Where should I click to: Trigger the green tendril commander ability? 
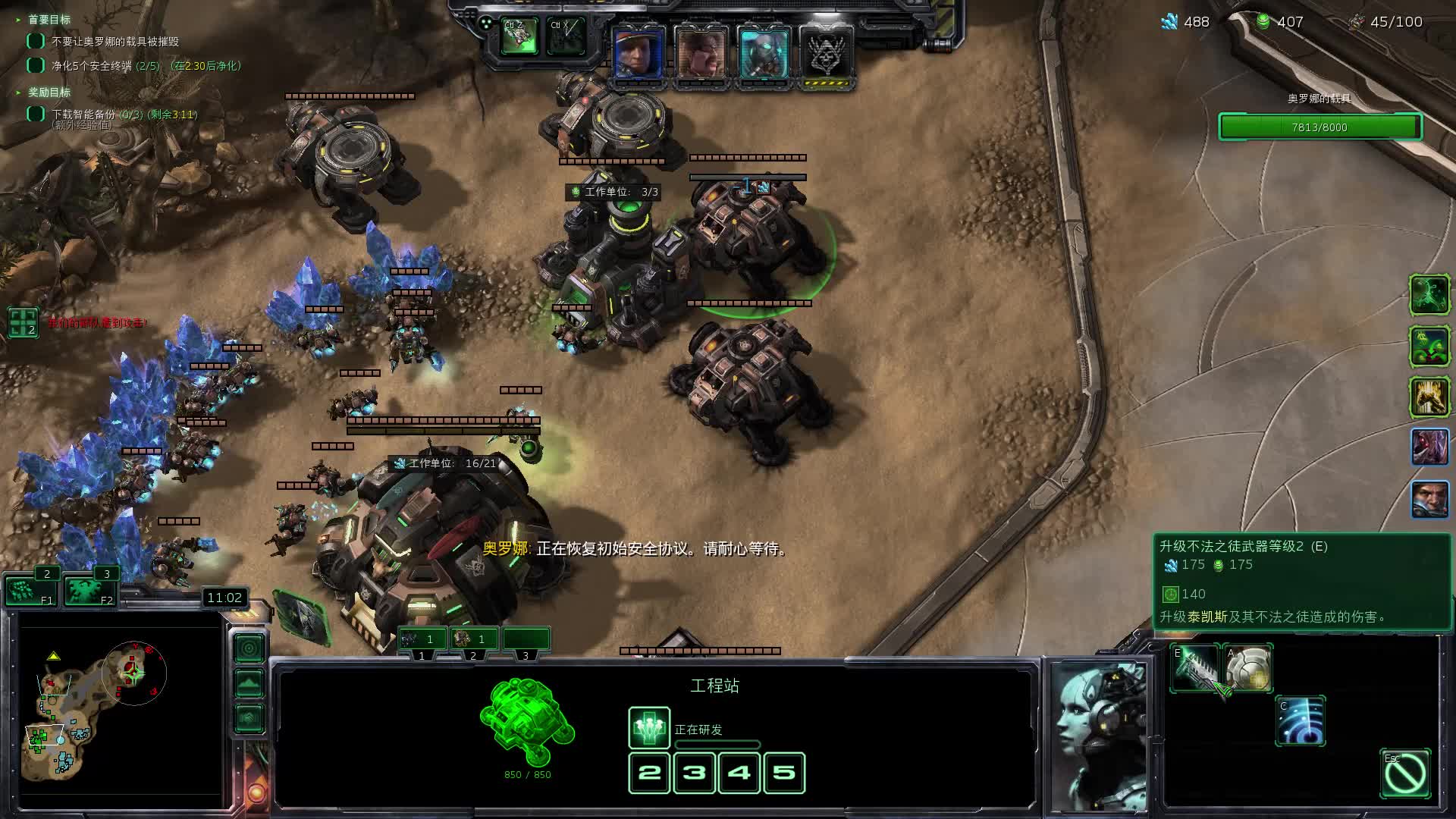[1429, 294]
